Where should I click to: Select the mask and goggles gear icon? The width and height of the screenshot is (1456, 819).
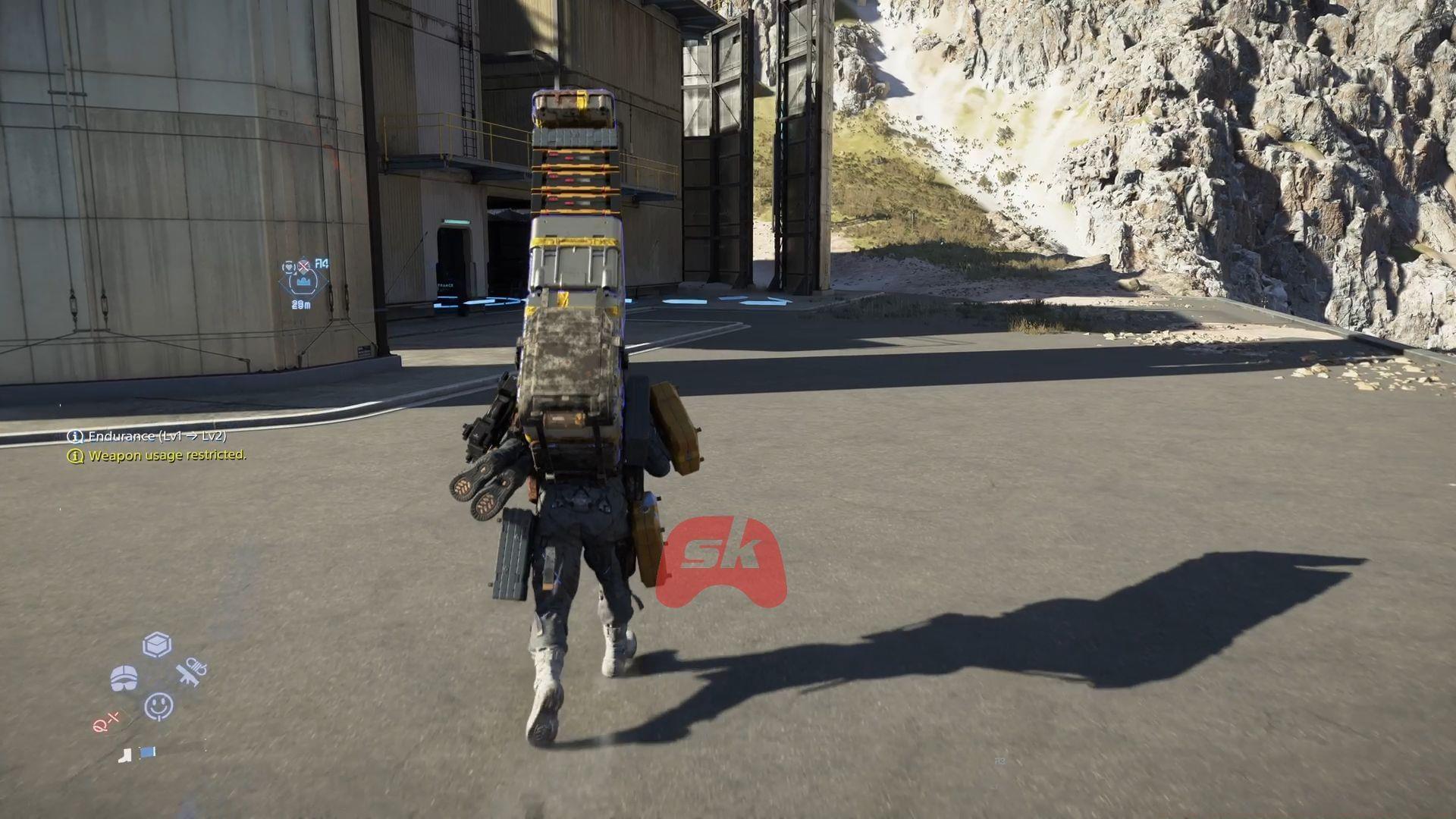click(x=125, y=677)
